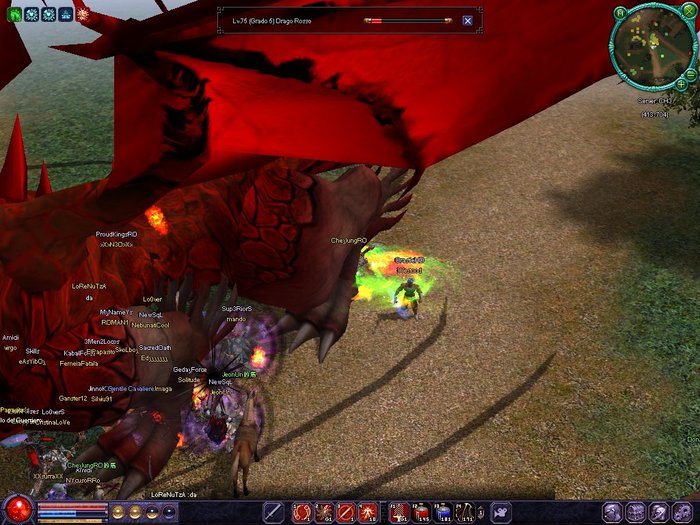
Task: Close the minimap with the green X
Action: [x=688, y=11]
